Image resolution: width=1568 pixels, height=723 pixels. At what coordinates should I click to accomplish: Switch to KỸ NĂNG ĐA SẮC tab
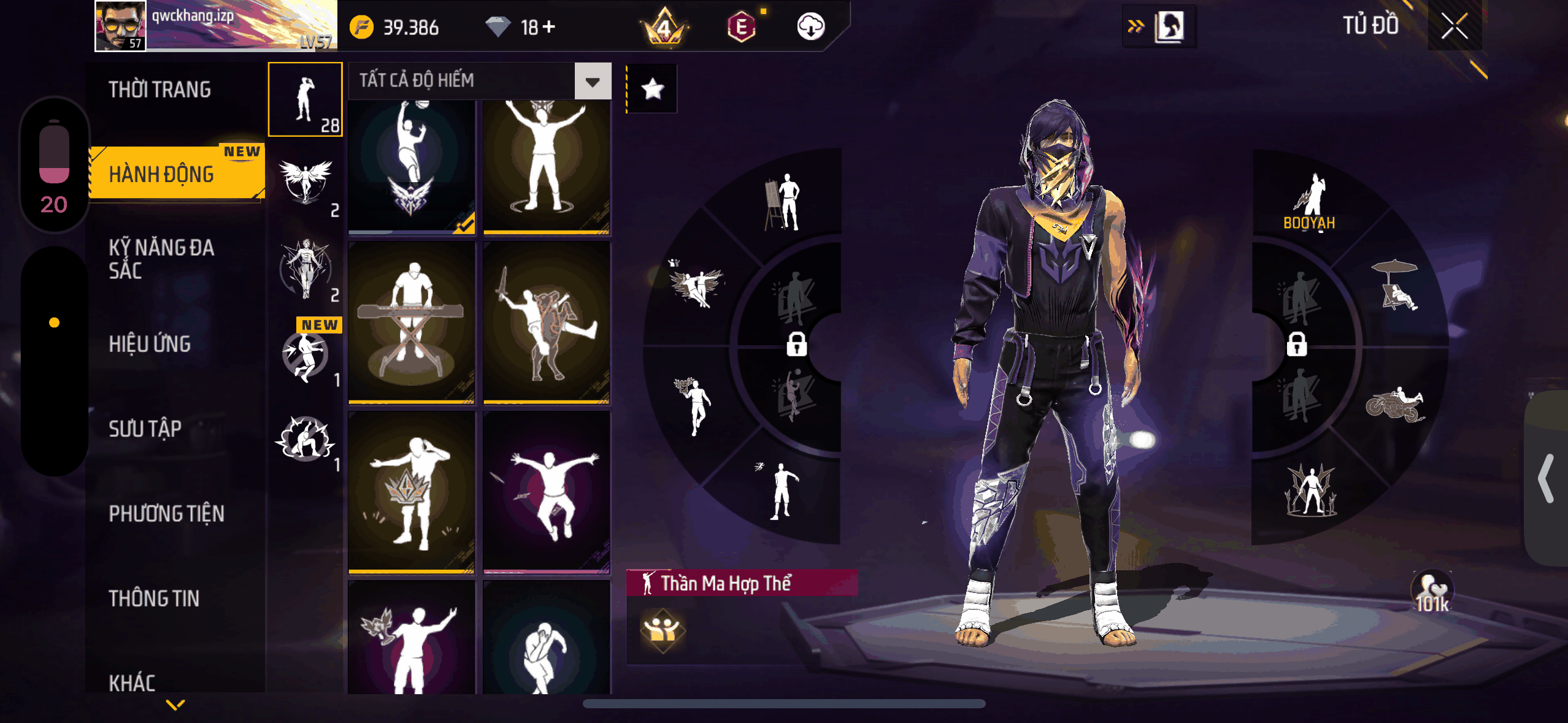click(161, 259)
